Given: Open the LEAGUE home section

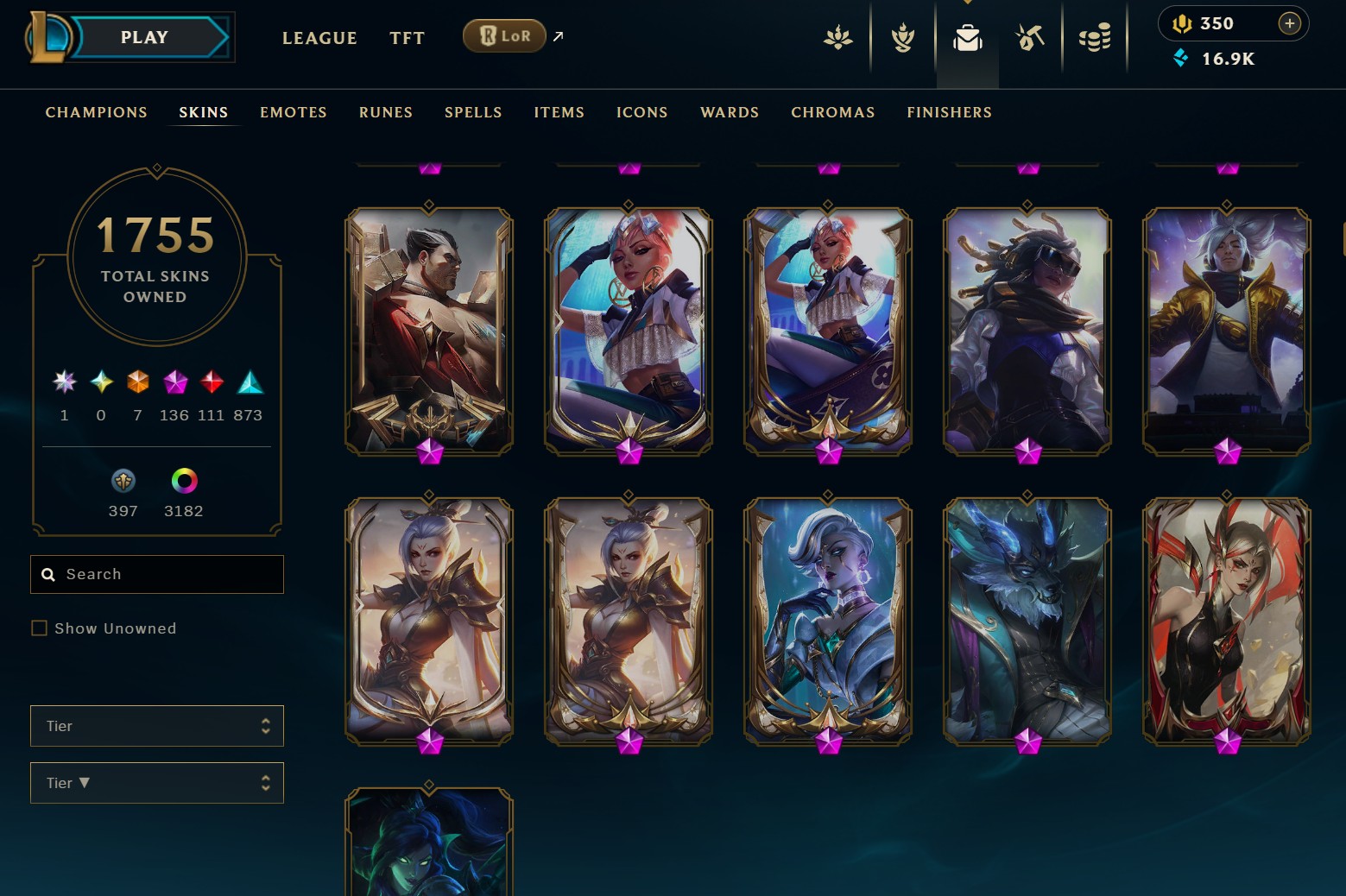Looking at the screenshot, I should click(319, 38).
